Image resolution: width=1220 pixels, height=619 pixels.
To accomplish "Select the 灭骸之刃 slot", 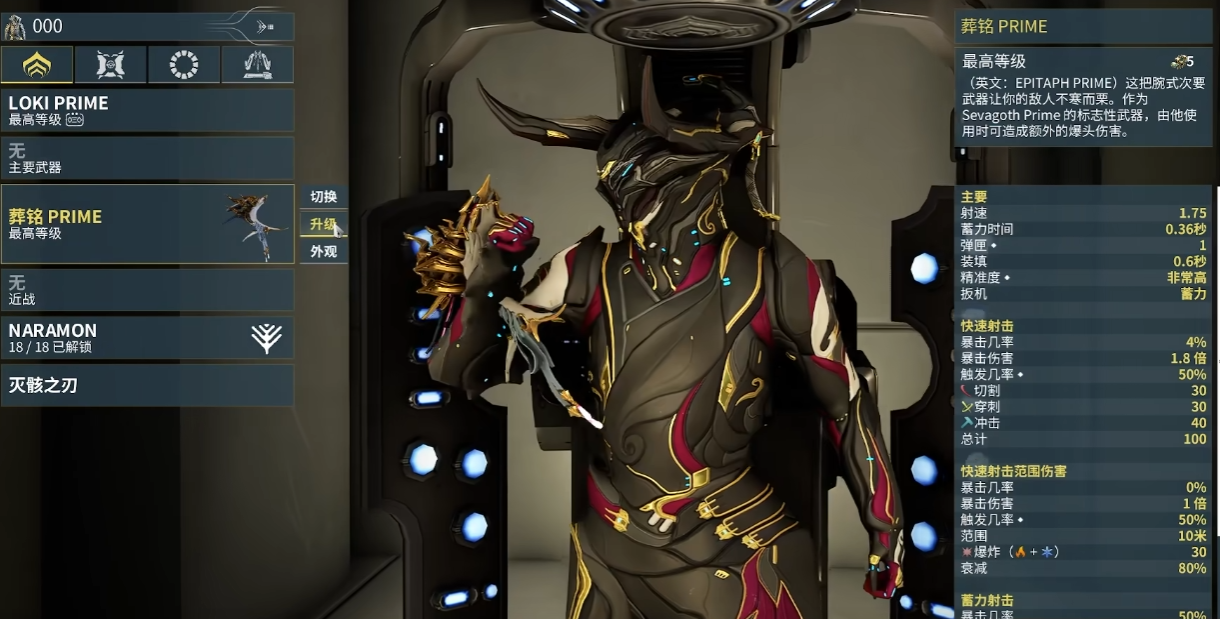I will click(x=148, y=385).
